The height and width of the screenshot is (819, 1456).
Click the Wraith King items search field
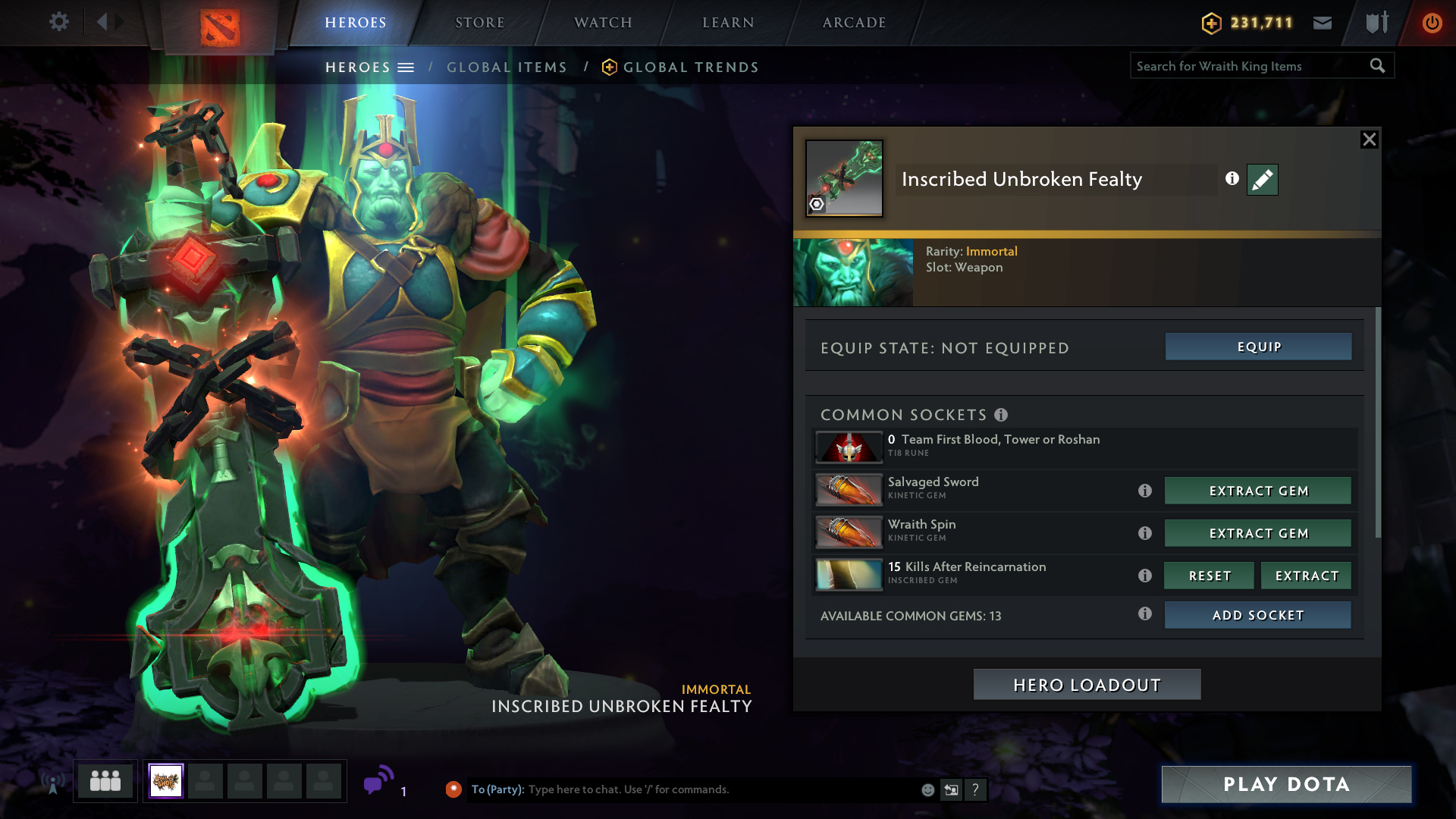[1249, 66]
